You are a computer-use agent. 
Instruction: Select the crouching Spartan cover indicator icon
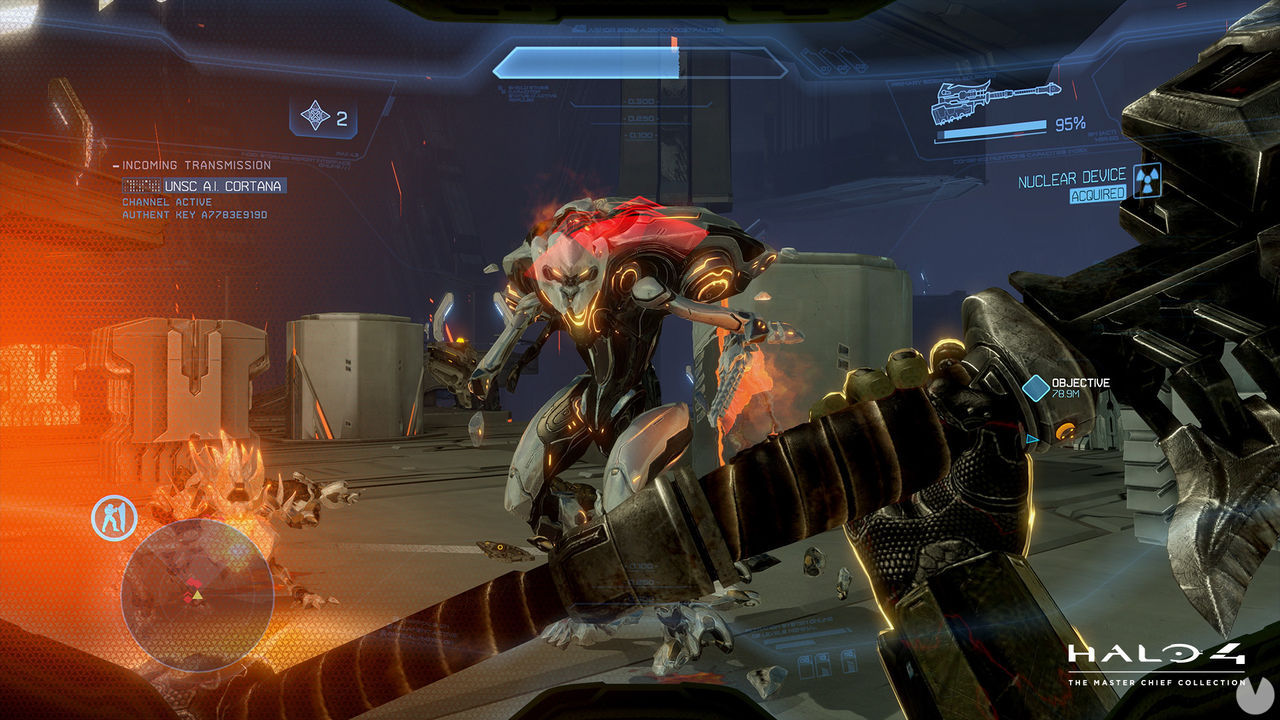pyautogui.click(x=113, y=515)
